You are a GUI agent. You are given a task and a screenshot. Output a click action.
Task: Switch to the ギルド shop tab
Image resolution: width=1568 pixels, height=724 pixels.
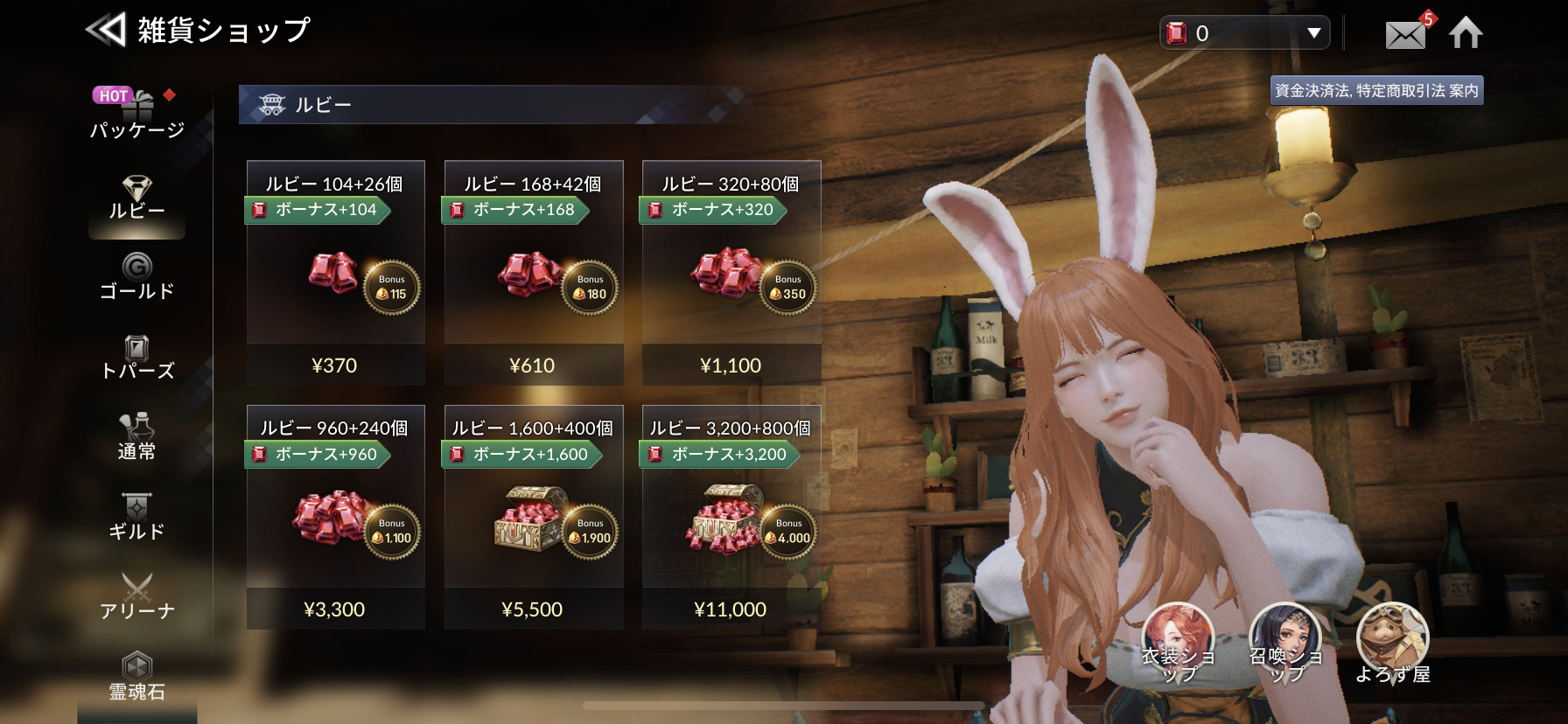pos(137,518)
